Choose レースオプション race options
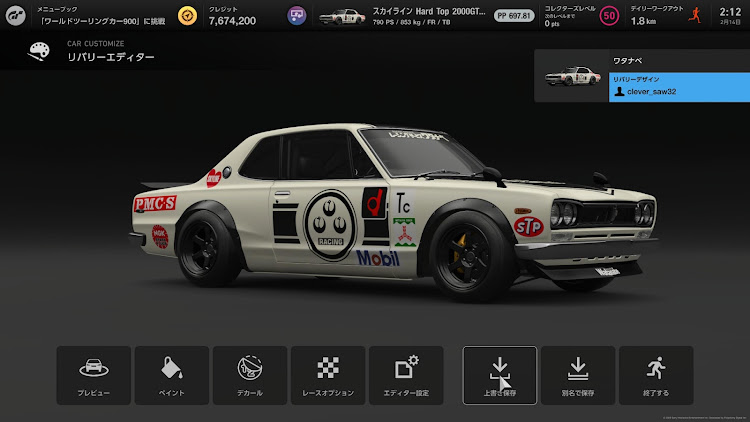This screenshot has height=422, width=750. click(328, 375)
